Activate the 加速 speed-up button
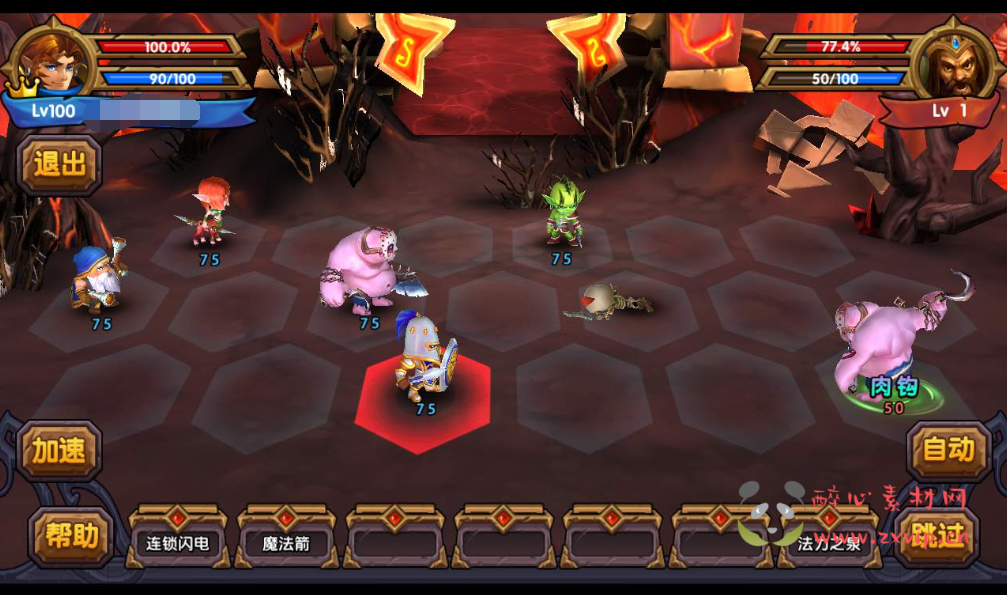1007x595 pixels. (61, 451)
